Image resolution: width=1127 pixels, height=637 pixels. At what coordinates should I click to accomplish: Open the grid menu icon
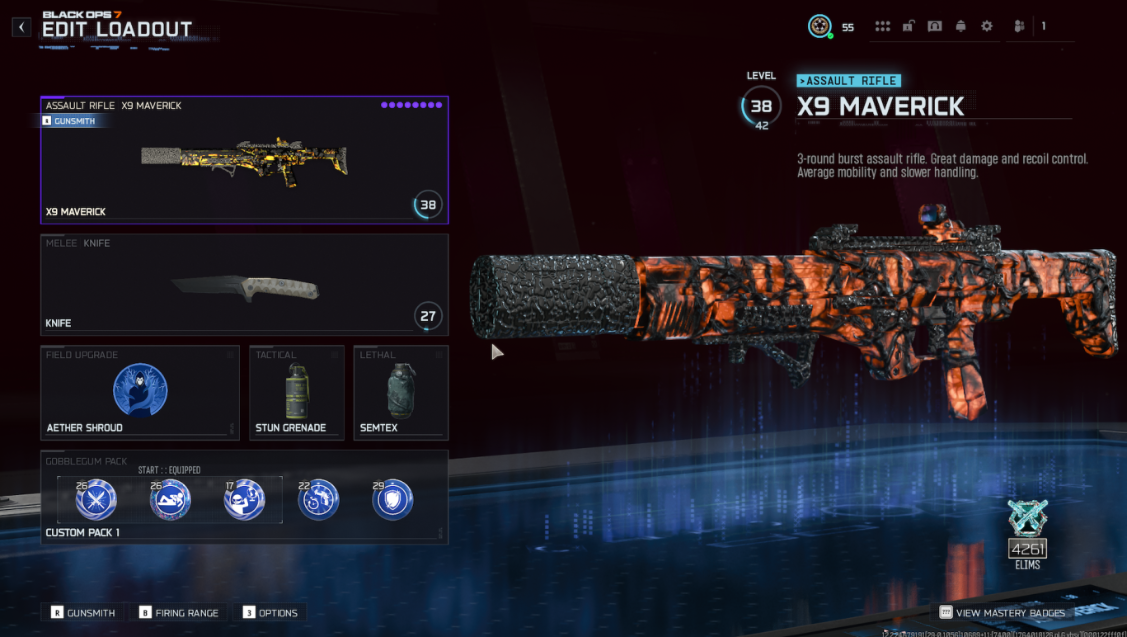pyautogui.click(x=882, y=27)
